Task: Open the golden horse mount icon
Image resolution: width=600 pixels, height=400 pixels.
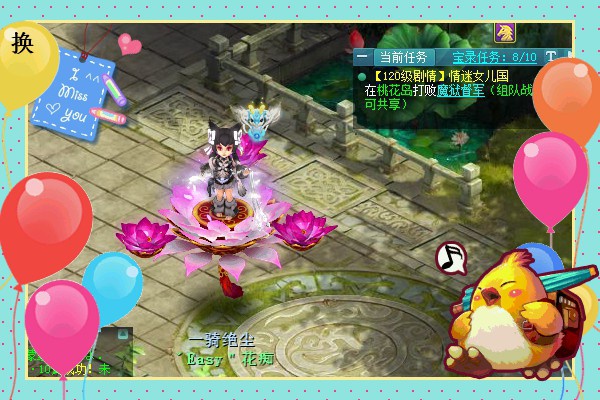Action: (x=504, y=32)
